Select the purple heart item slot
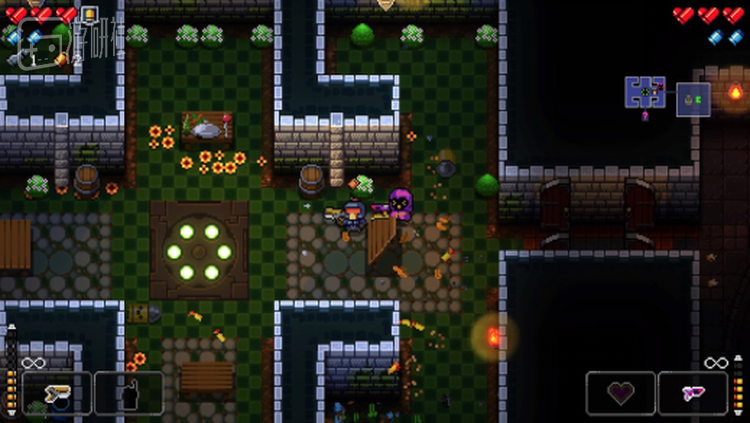 coord(621,392)
